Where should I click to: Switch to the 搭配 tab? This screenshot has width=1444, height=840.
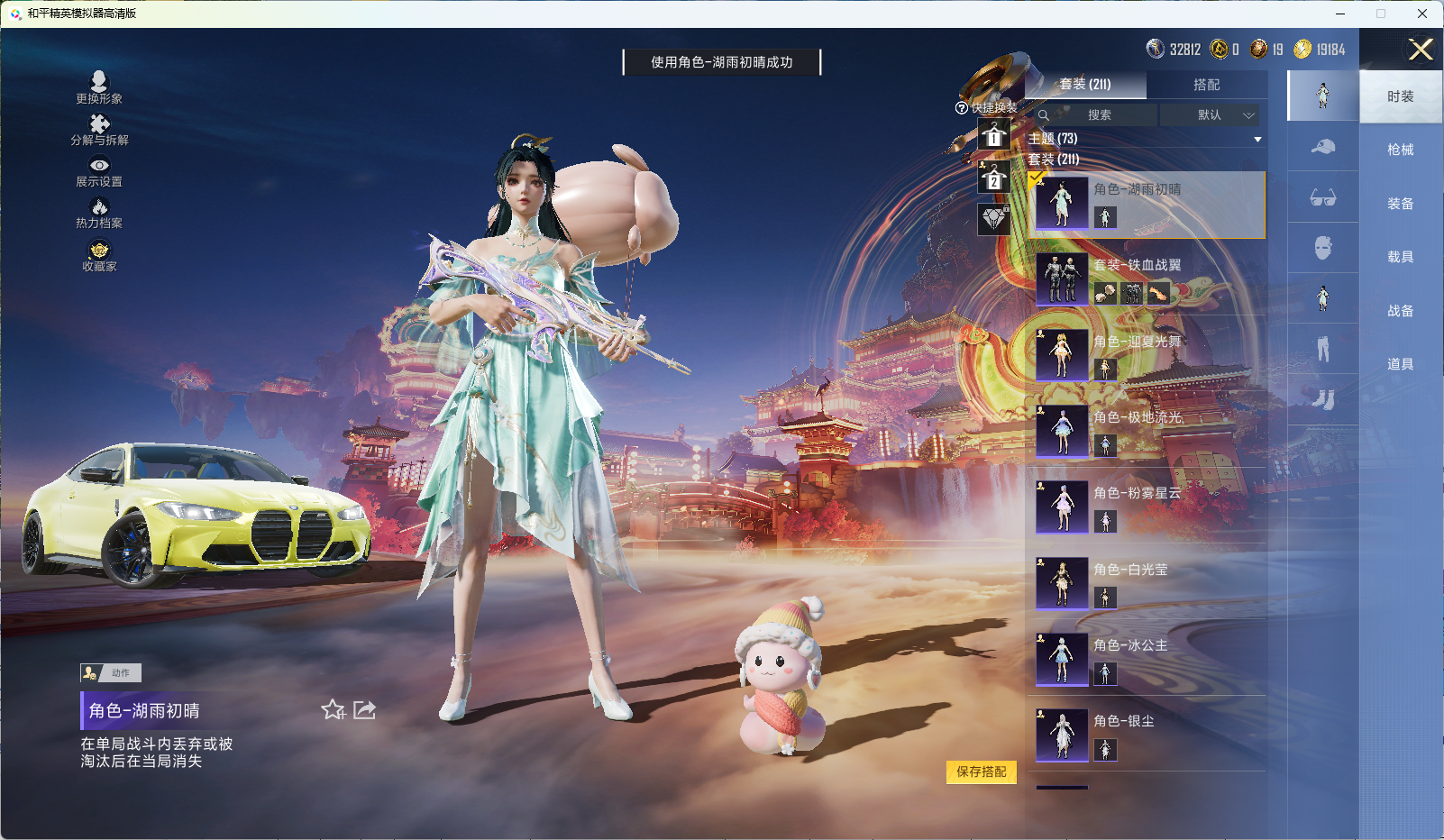coord(1208,84)
